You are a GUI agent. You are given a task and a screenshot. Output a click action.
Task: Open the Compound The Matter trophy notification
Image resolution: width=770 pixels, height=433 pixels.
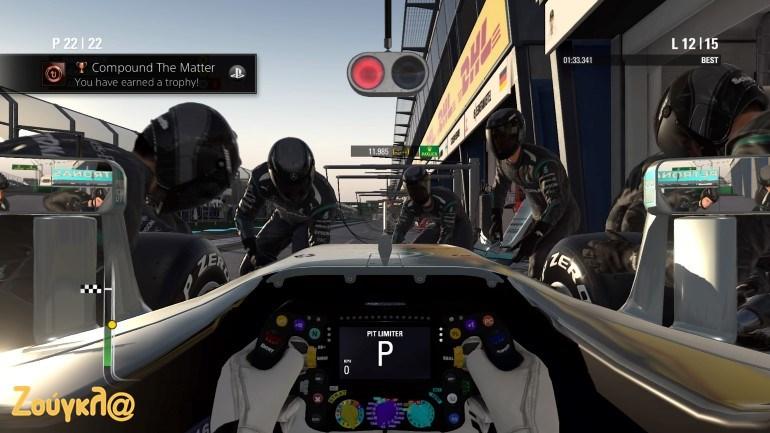coord(146,74)
